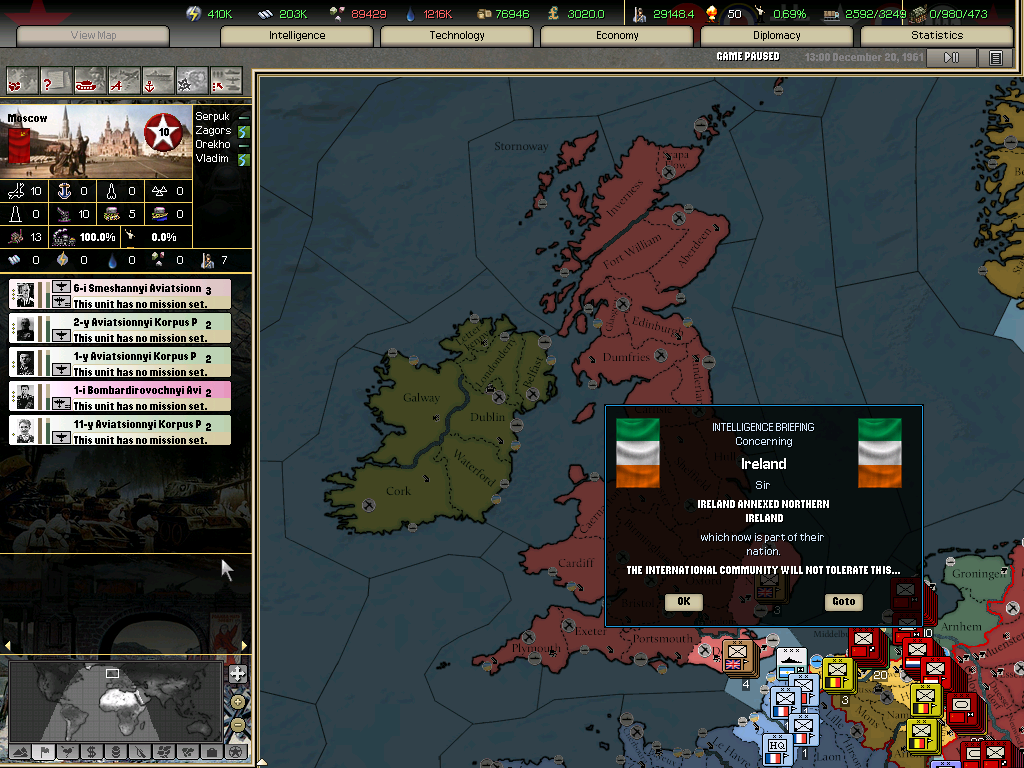
Task: Click the red tank land units icon
Action: (x=90, y=79)
